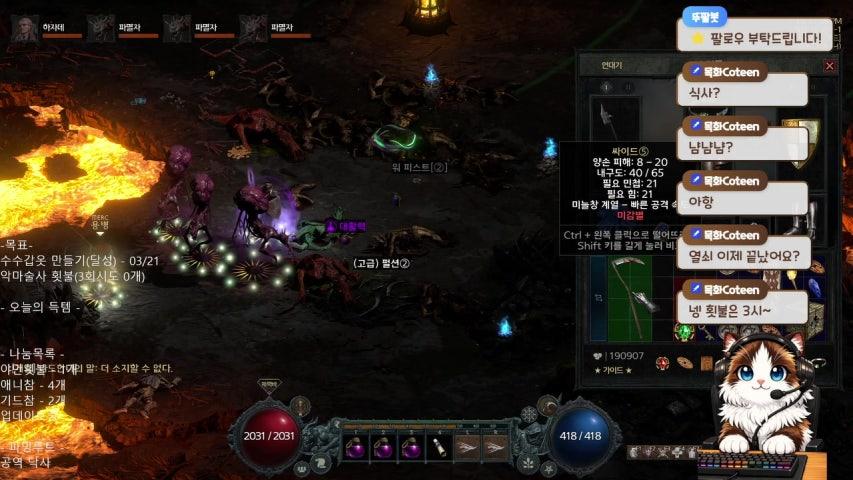This screenshot has width=853, height=480.
Task: Click the leaf icon below the mana orb
Action: click(529, 461)
